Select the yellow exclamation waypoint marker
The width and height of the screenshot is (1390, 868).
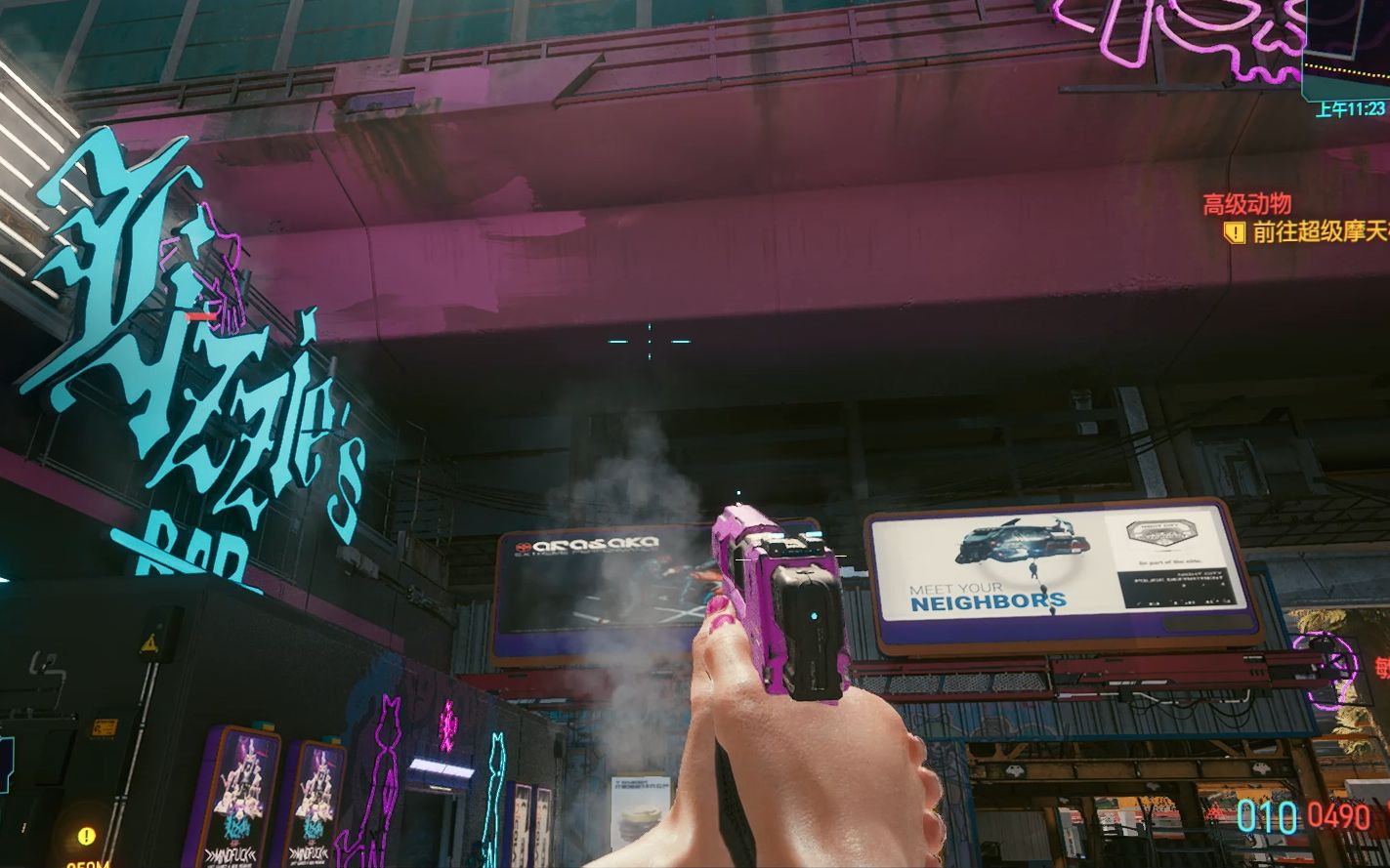86,836
